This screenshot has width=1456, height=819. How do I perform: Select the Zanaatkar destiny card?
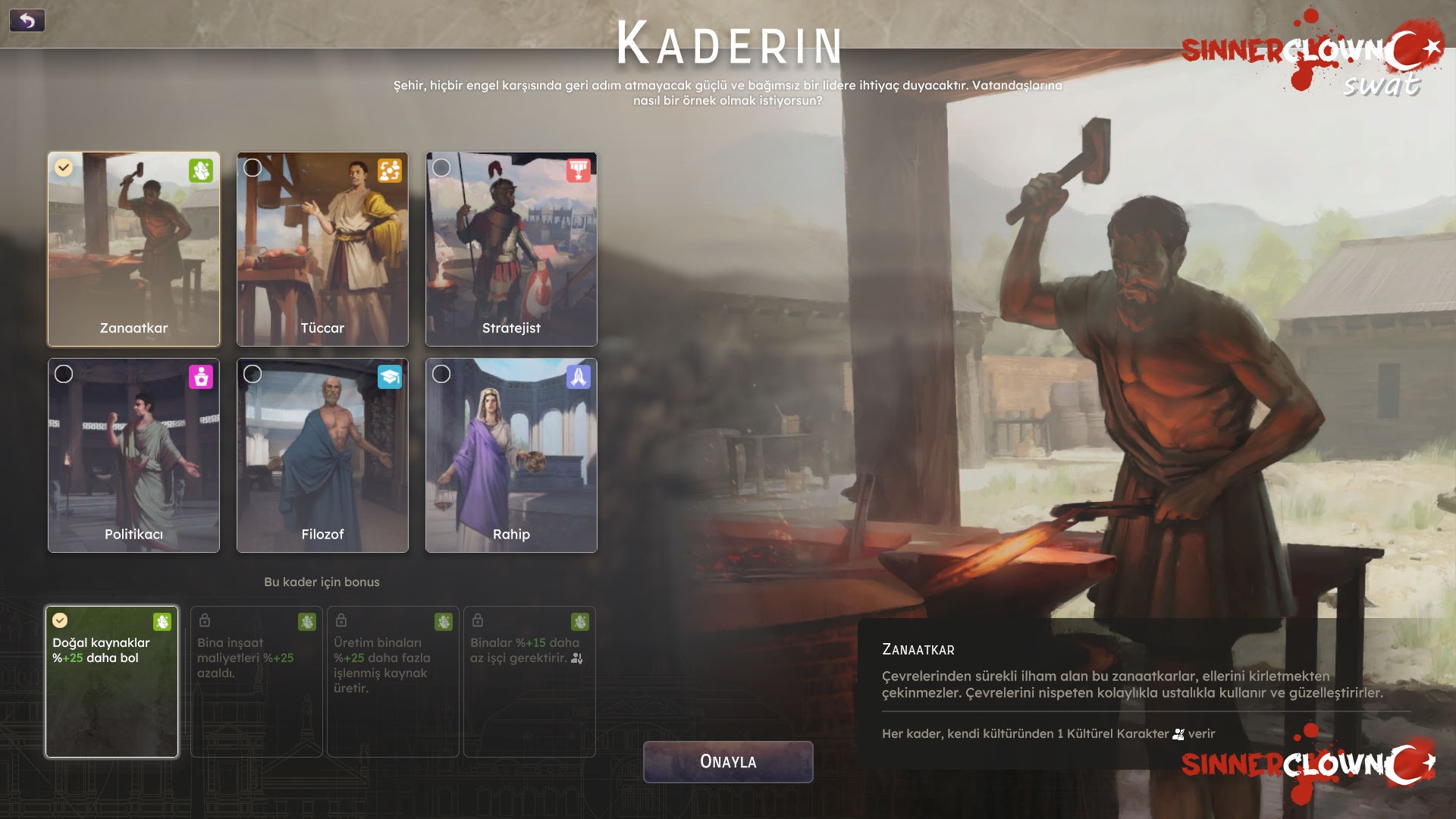[x=133, y=249]
